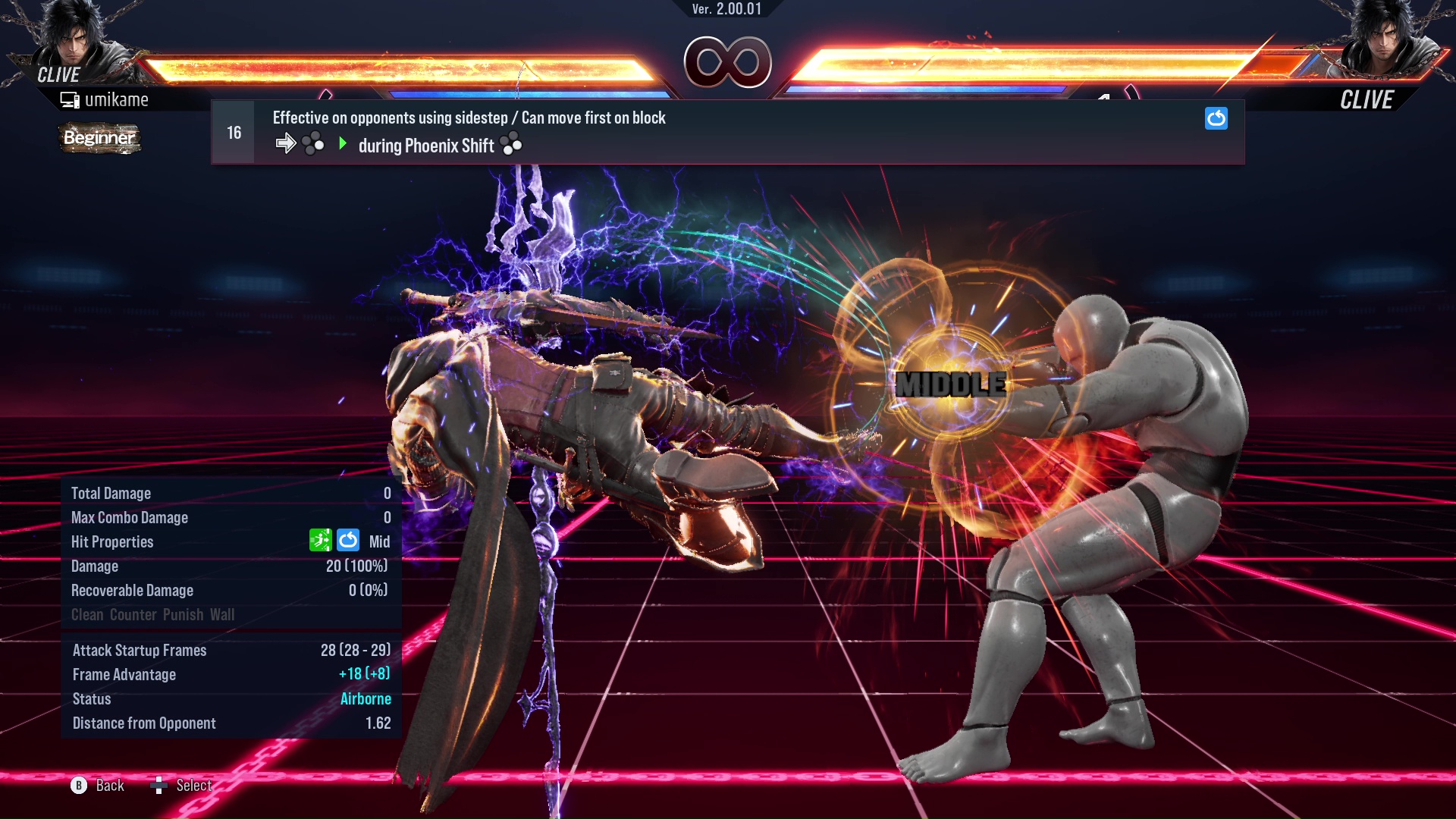Screen dimensions: 1456x819
Task: Click the Phoenix Shift button input icon
Action: [512, 145]
